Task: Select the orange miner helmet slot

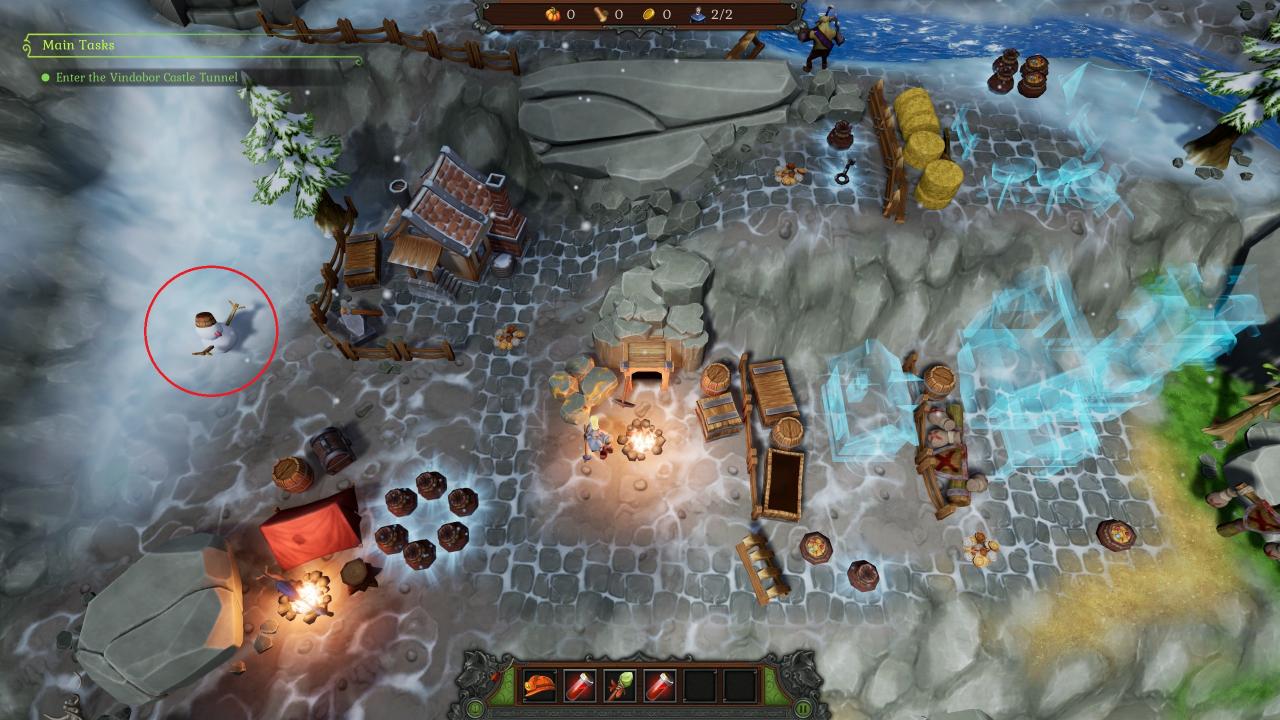Action: click(540, 686)
